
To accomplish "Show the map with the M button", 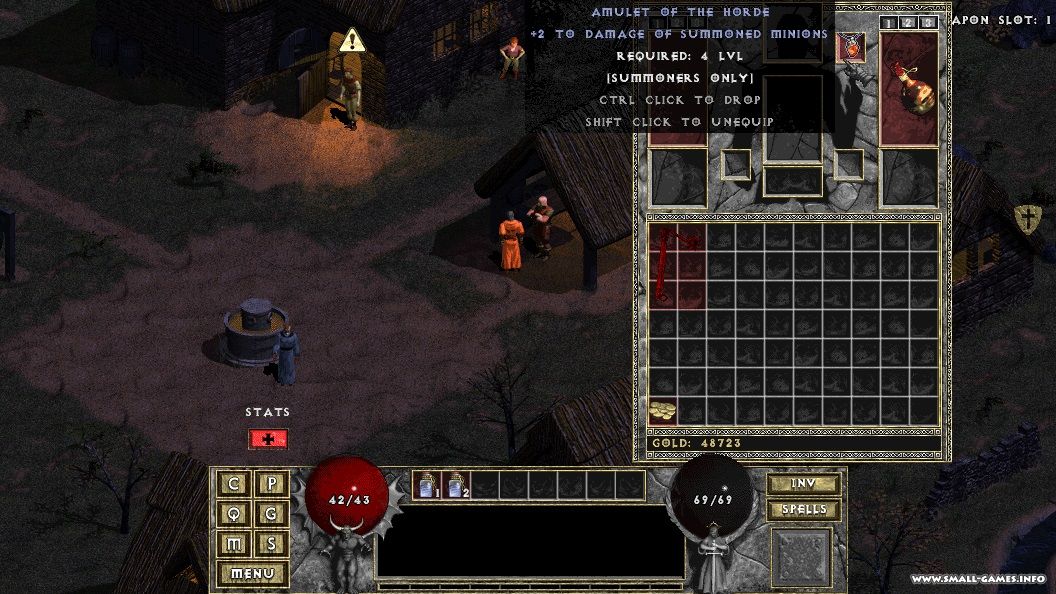I will [x=234, y=544].
